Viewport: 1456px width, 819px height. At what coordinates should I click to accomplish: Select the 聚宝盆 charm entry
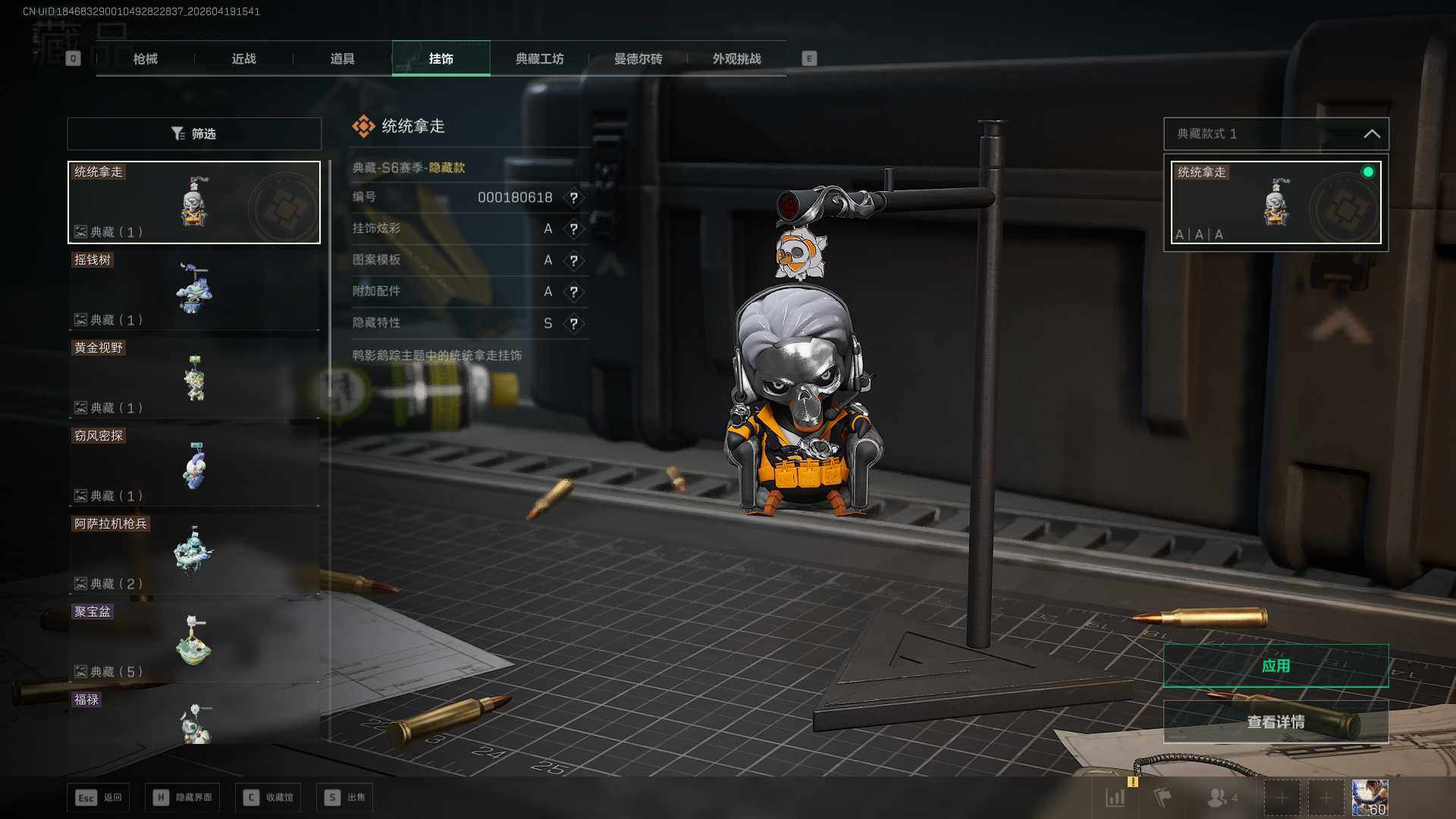pyautogui.click(x=194, y=642)
